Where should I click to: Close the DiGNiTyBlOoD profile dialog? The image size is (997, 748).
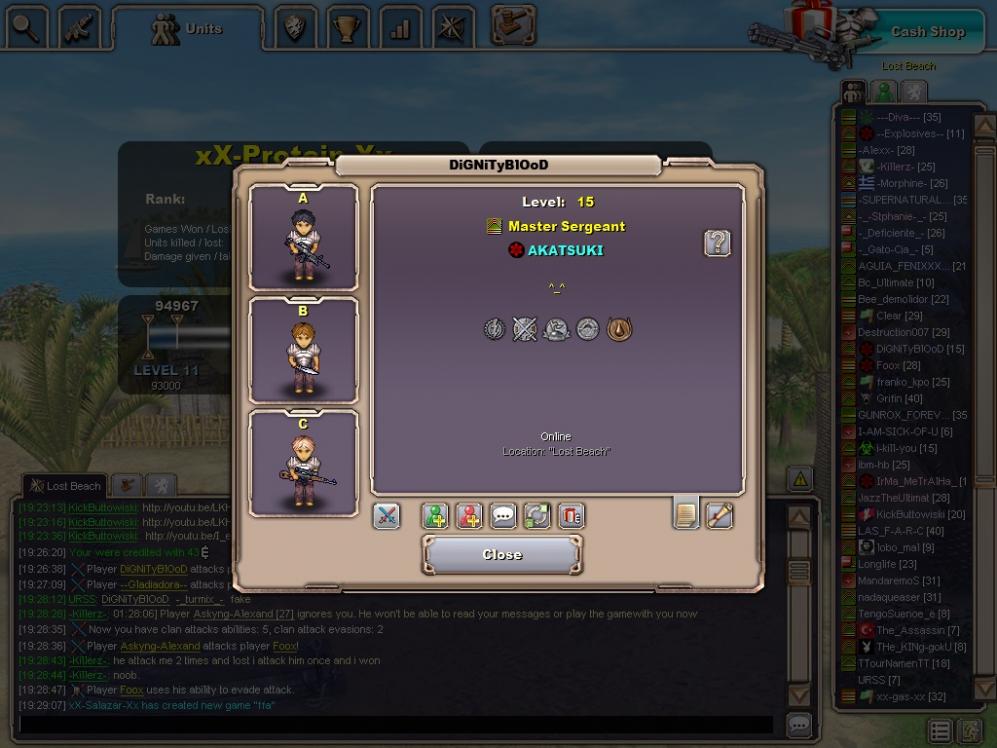[501, 554]
